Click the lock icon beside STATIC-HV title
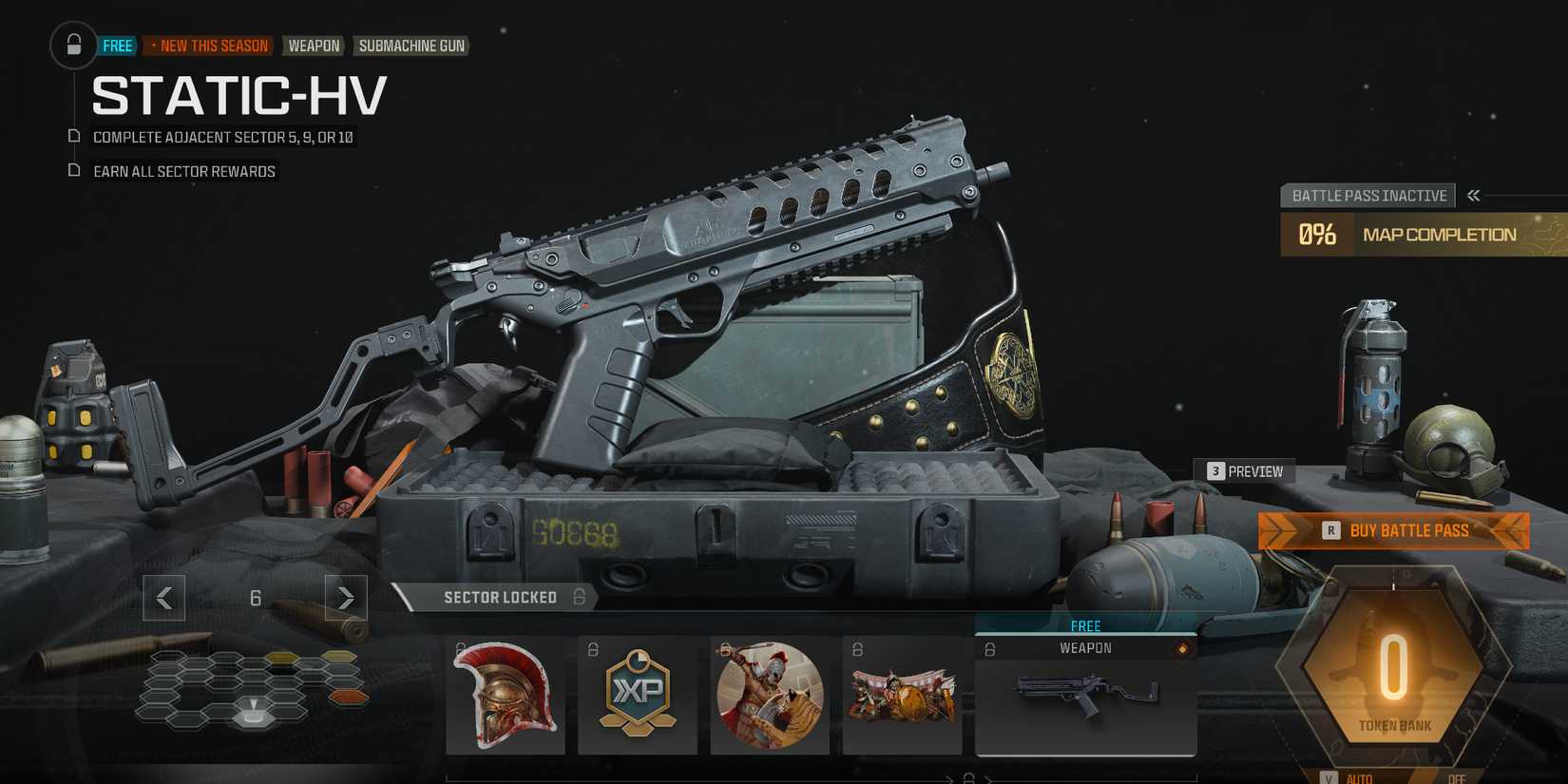 coord(74,45)
